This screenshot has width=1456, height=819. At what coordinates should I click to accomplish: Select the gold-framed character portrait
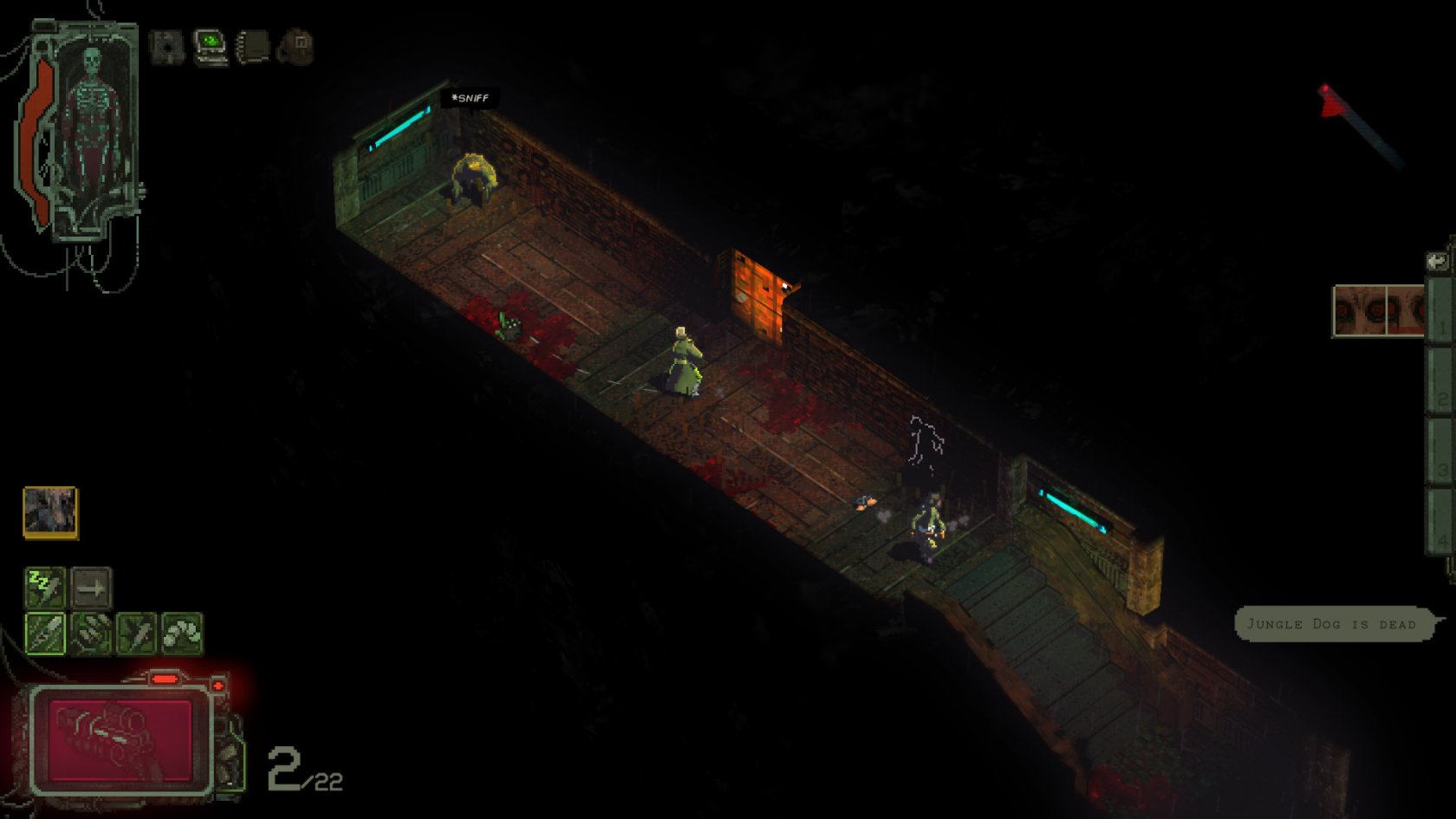click(50, 511)
